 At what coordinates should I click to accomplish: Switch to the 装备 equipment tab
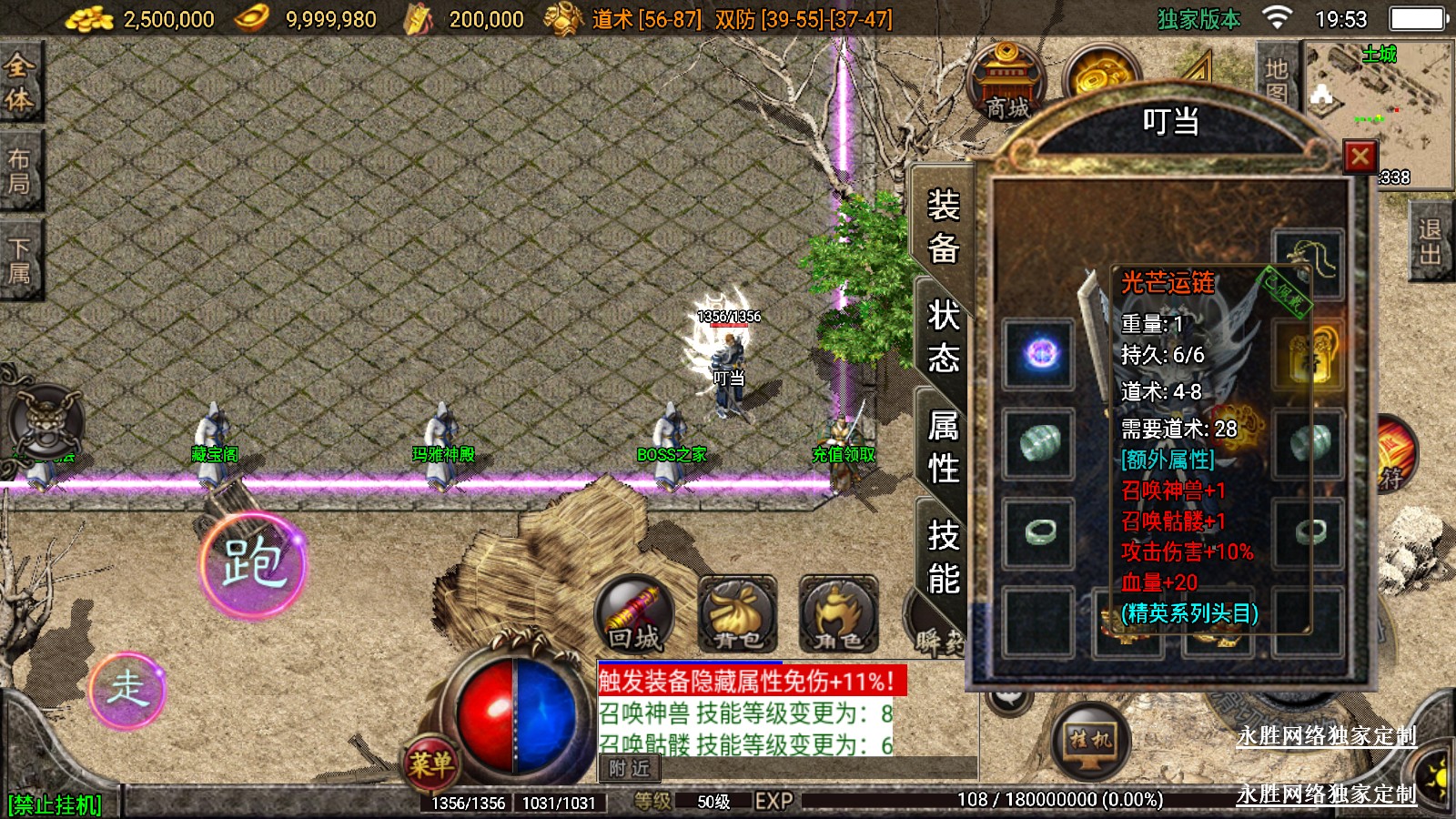click(x=943, y=226)
